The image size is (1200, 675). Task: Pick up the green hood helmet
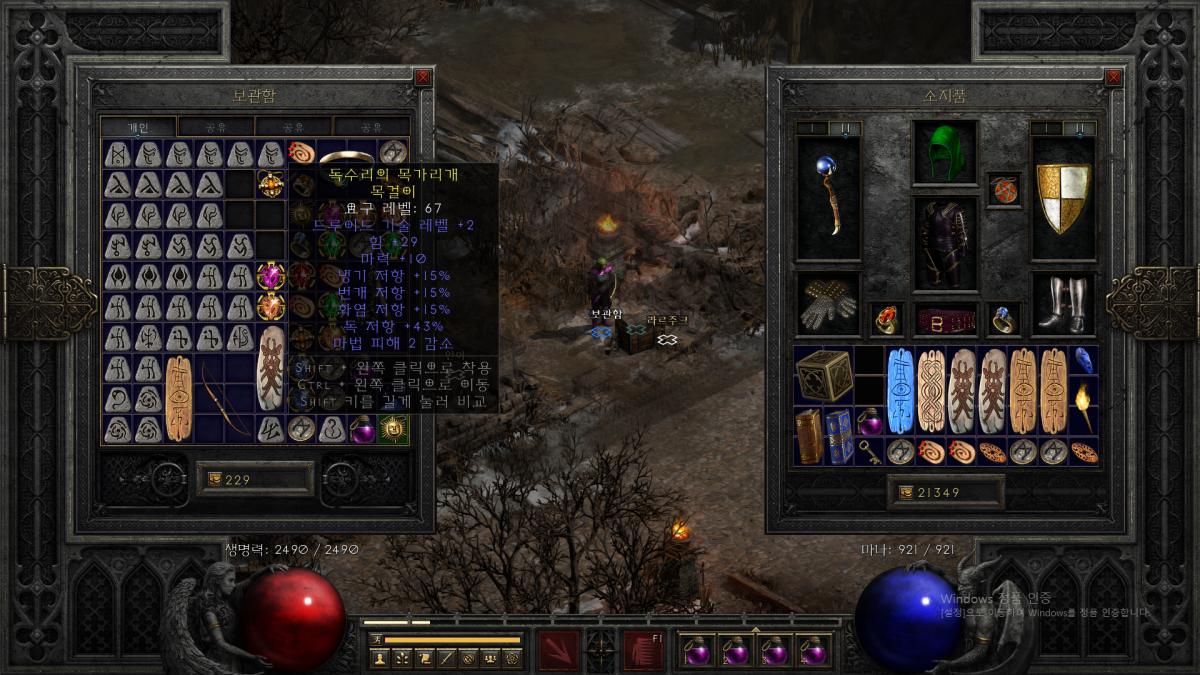coord(944,153)
